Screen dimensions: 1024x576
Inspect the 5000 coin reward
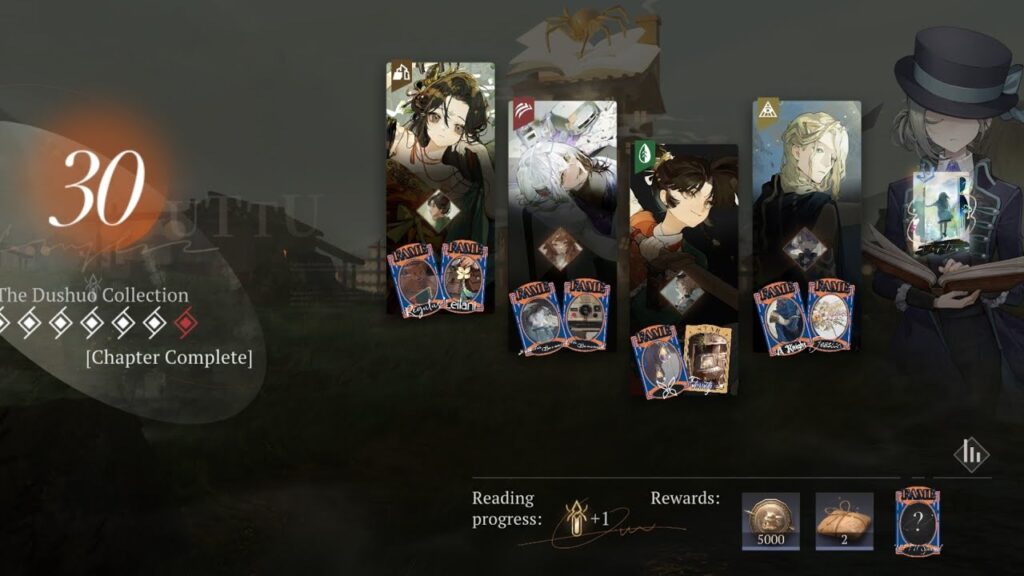tap(770, 521)
